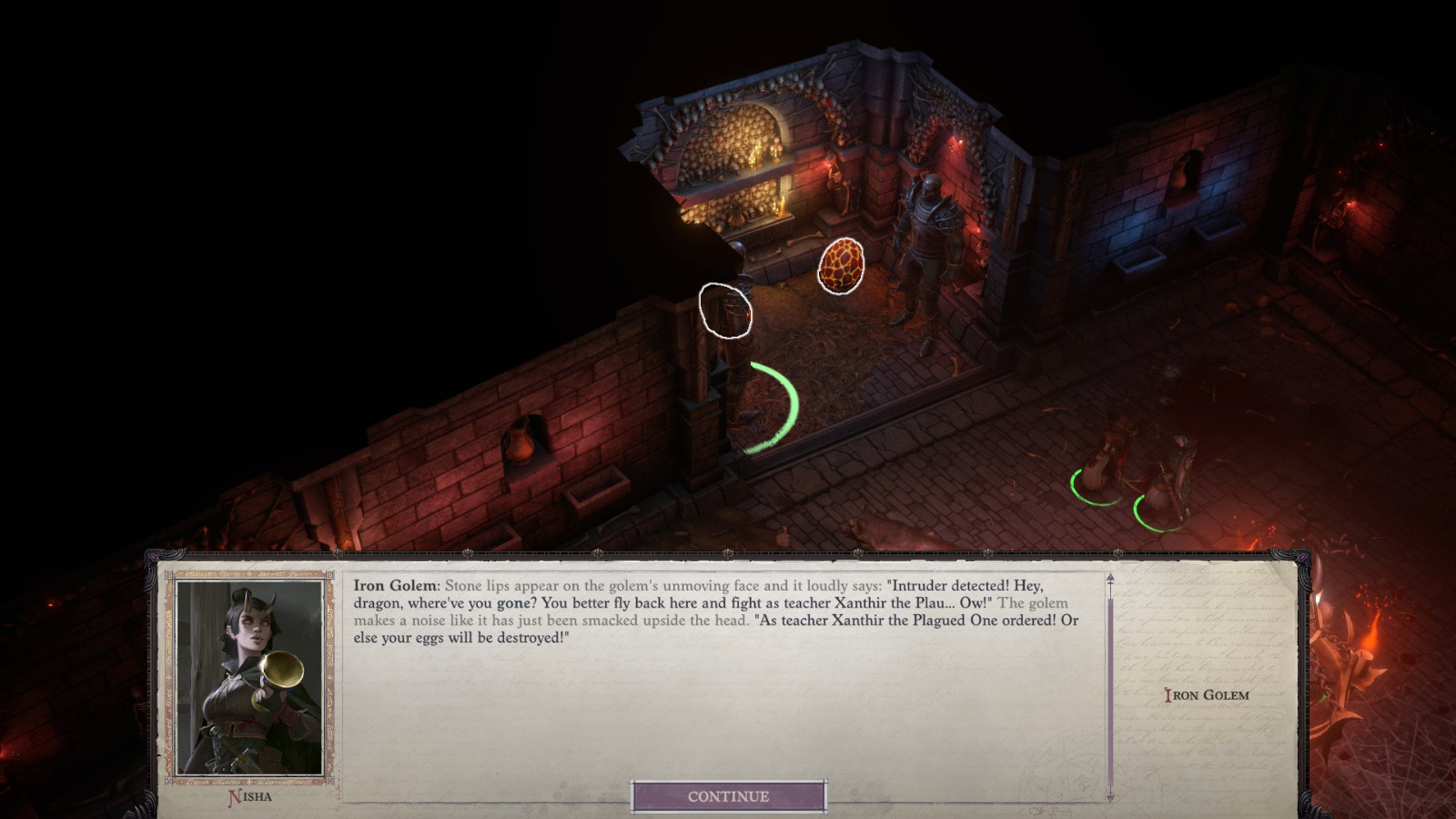
Task: Click the highlighted word 'gone' in the dialogue
Action: pos(512,604)
